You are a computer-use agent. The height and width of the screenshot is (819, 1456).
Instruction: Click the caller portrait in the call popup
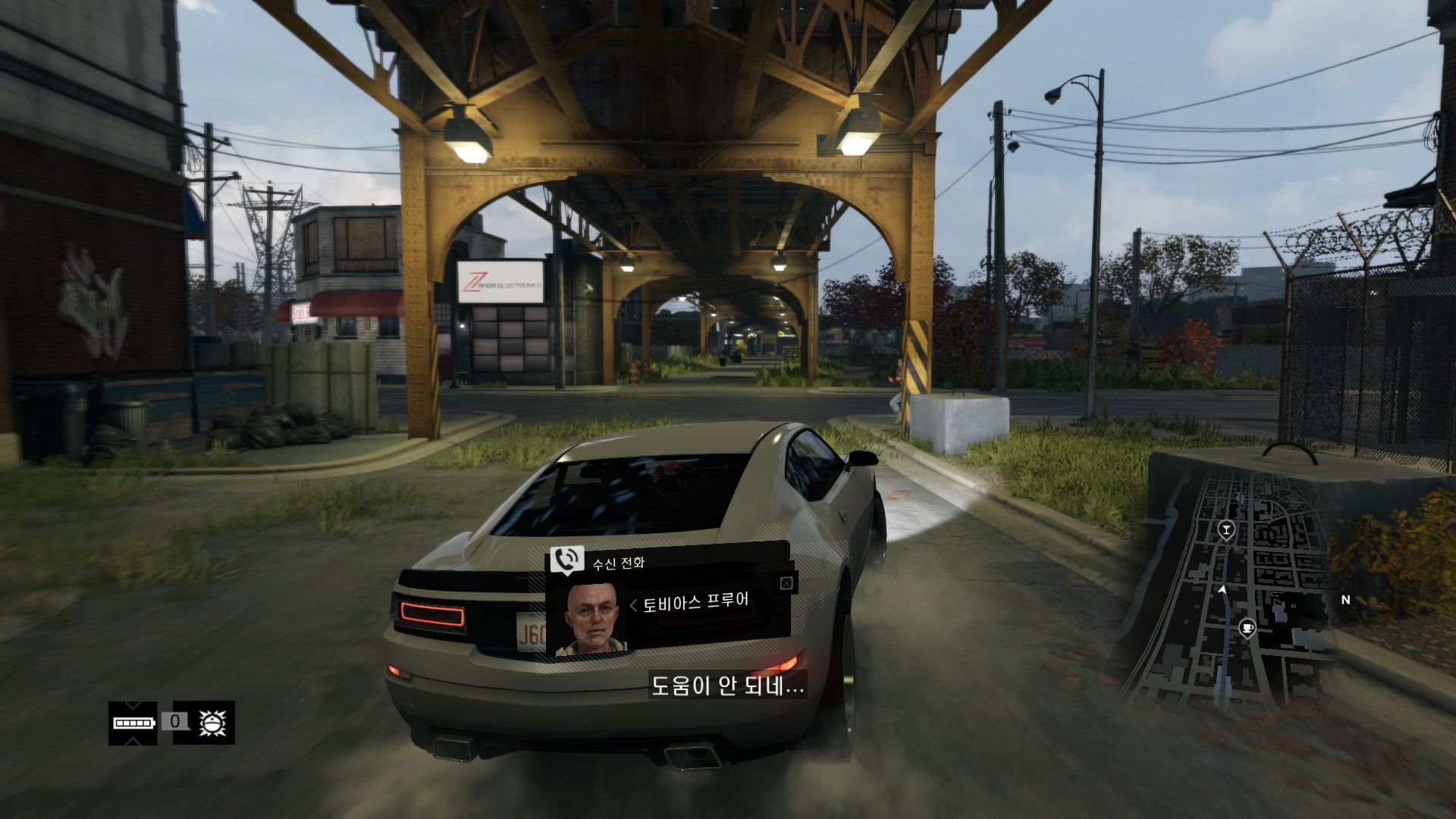click(597, 619)
